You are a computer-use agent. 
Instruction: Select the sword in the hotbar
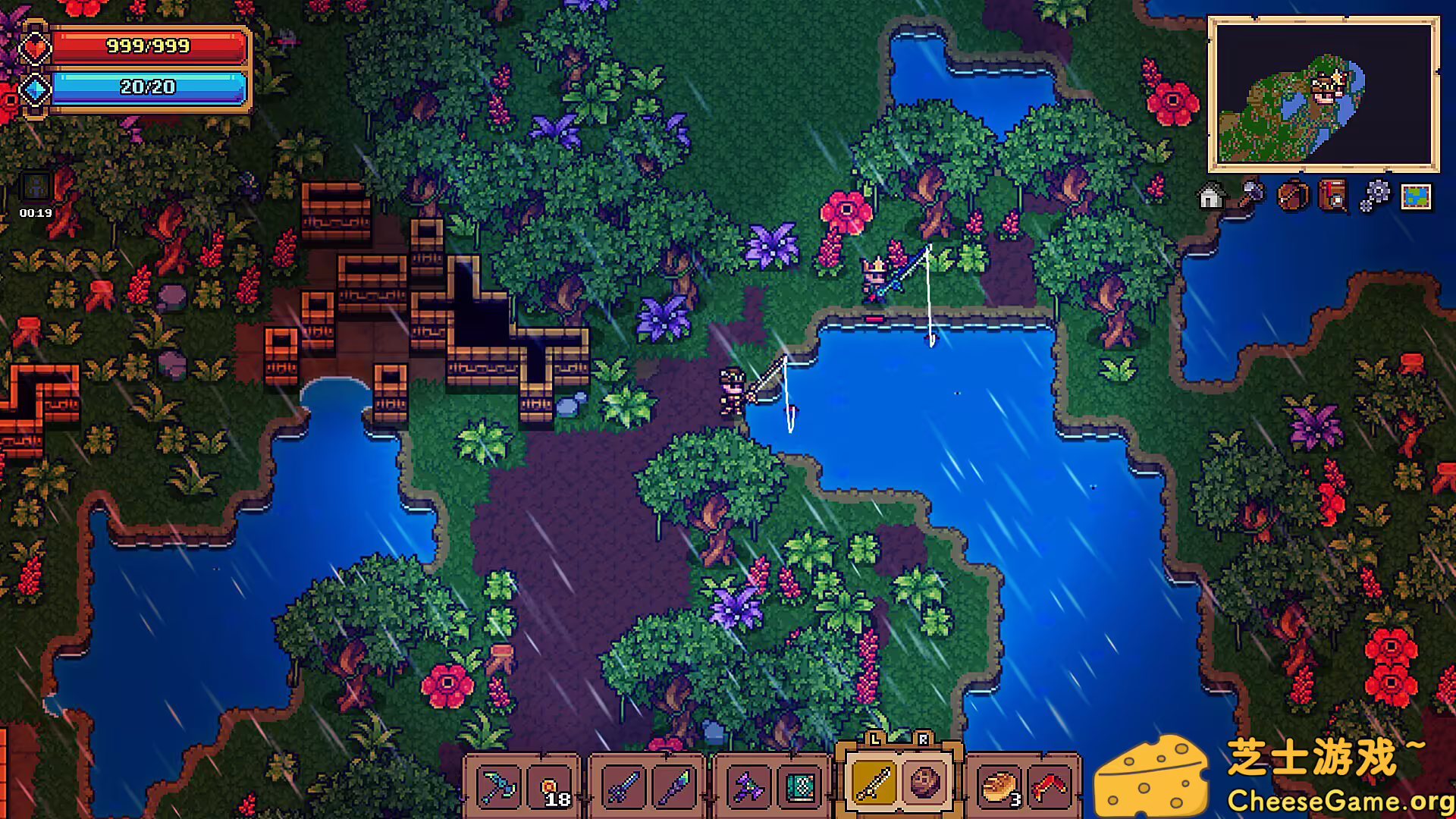623,786
